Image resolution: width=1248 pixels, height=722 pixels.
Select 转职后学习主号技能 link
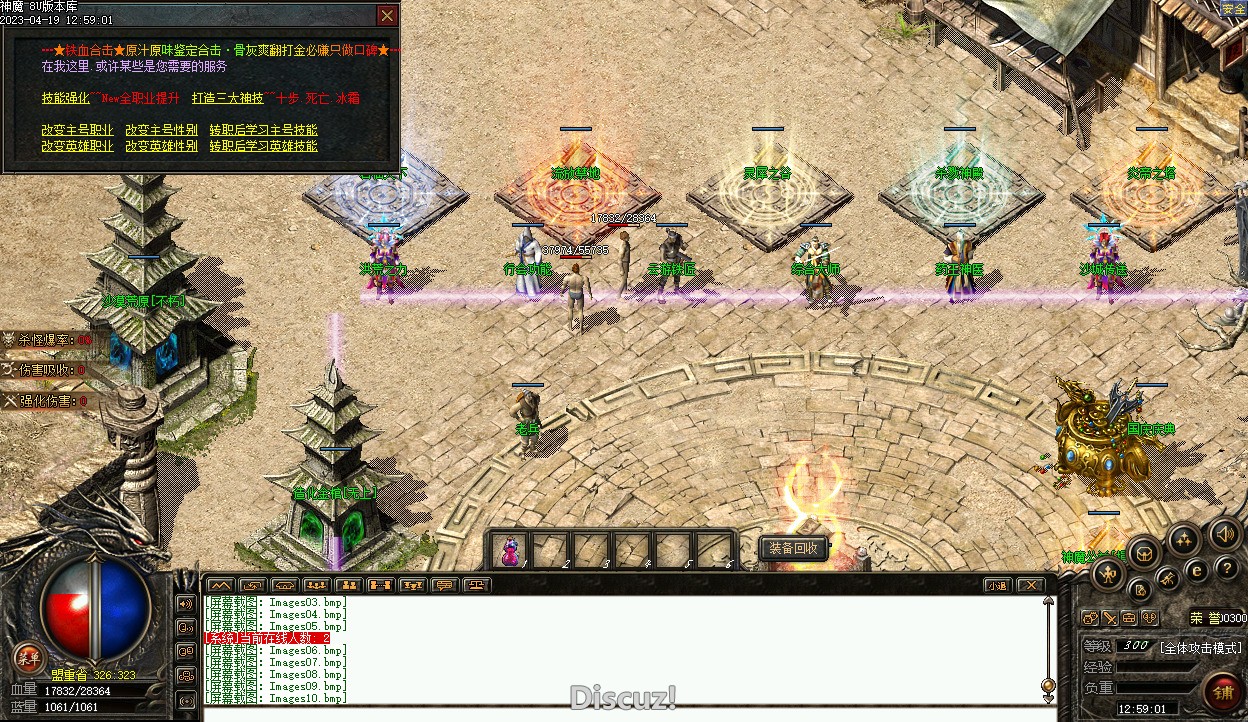tap(263, 130)
